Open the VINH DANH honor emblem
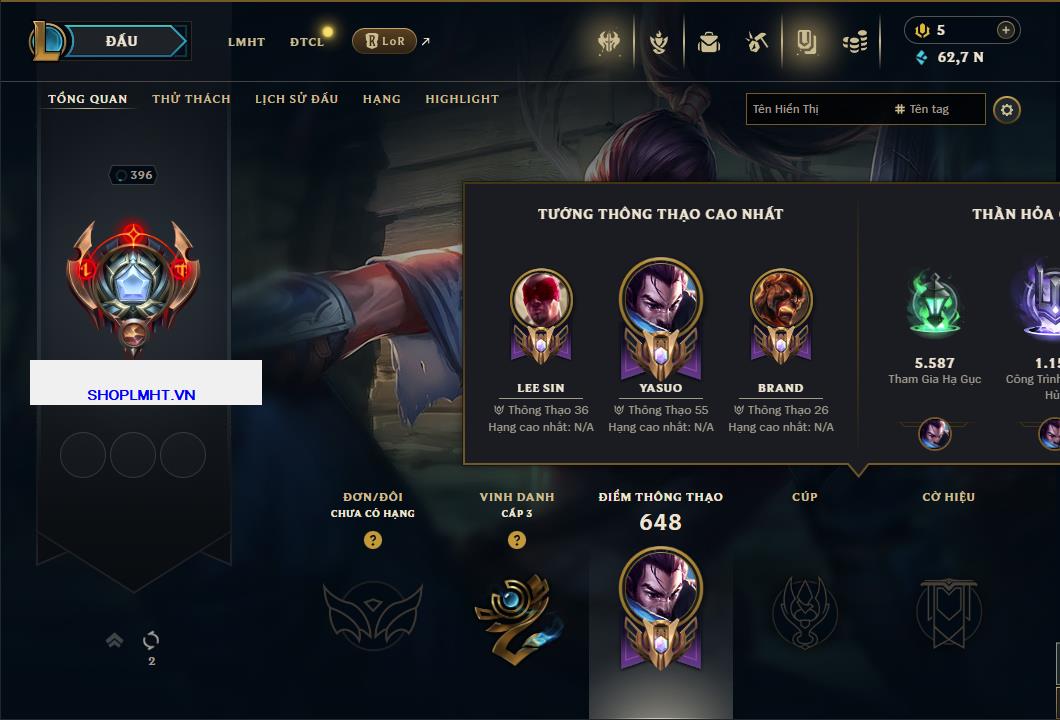Screen dimensions: 1060x720 click(516, 615)
